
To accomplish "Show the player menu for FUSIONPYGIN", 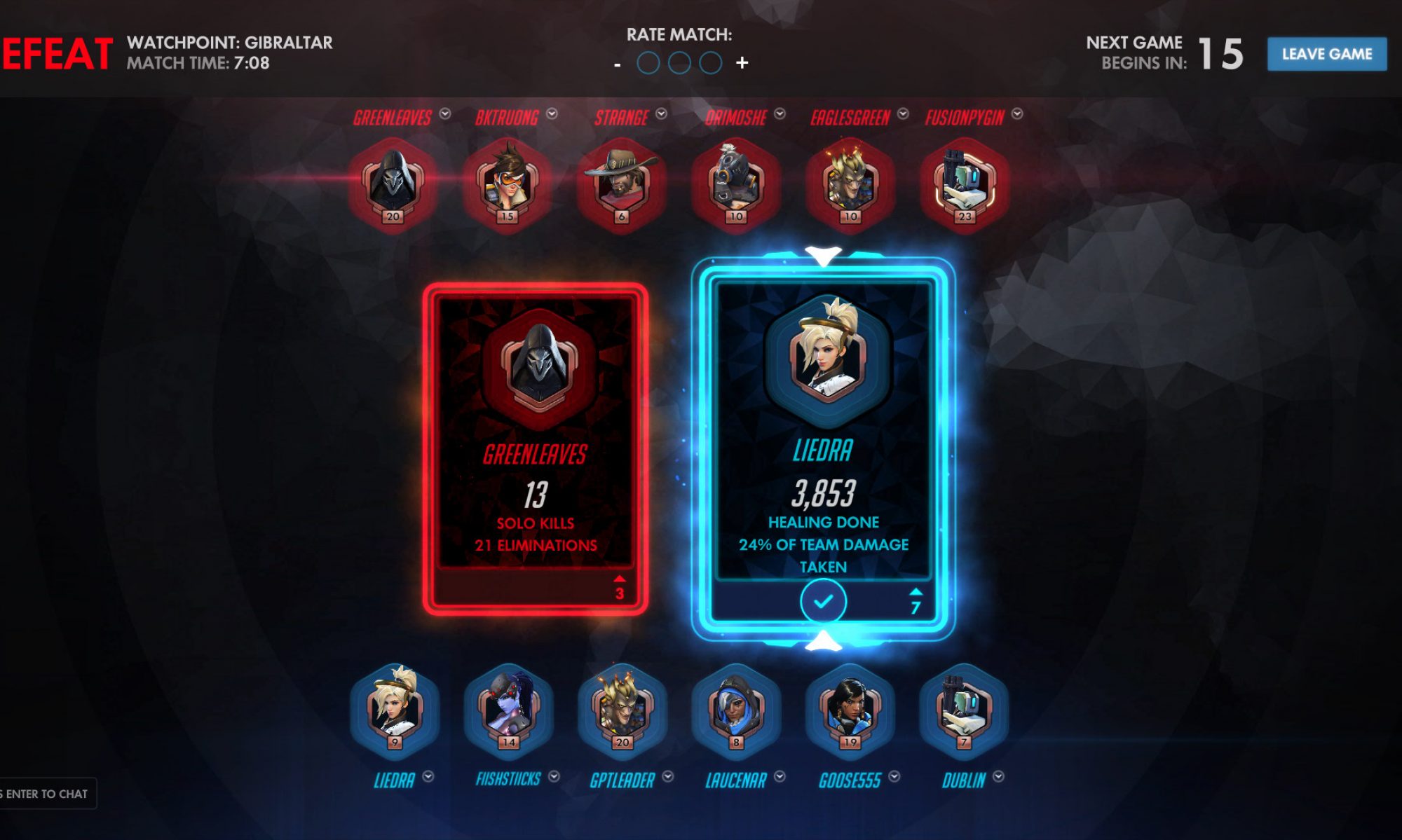I will (x=1017, y=113).
